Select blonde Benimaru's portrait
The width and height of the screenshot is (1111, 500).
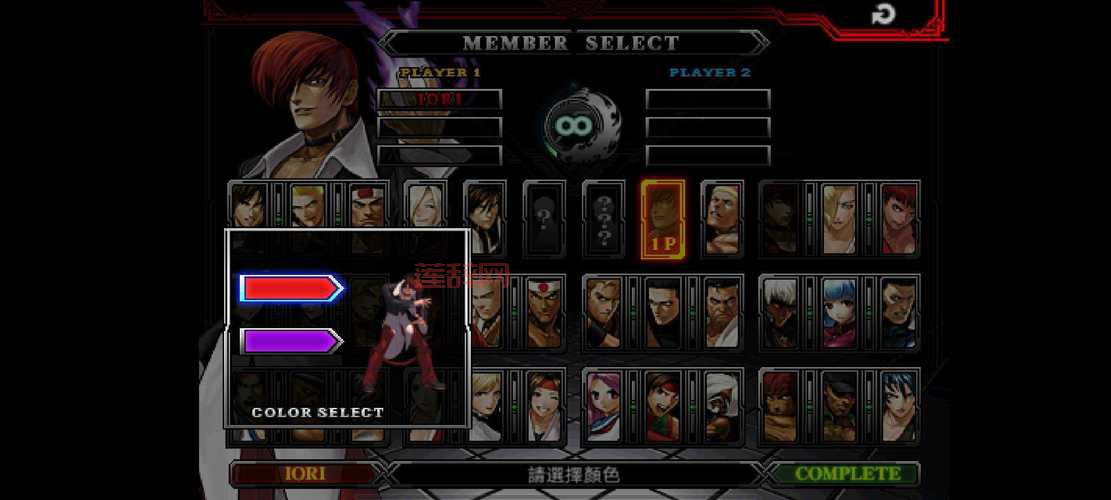tap(309, 206)
